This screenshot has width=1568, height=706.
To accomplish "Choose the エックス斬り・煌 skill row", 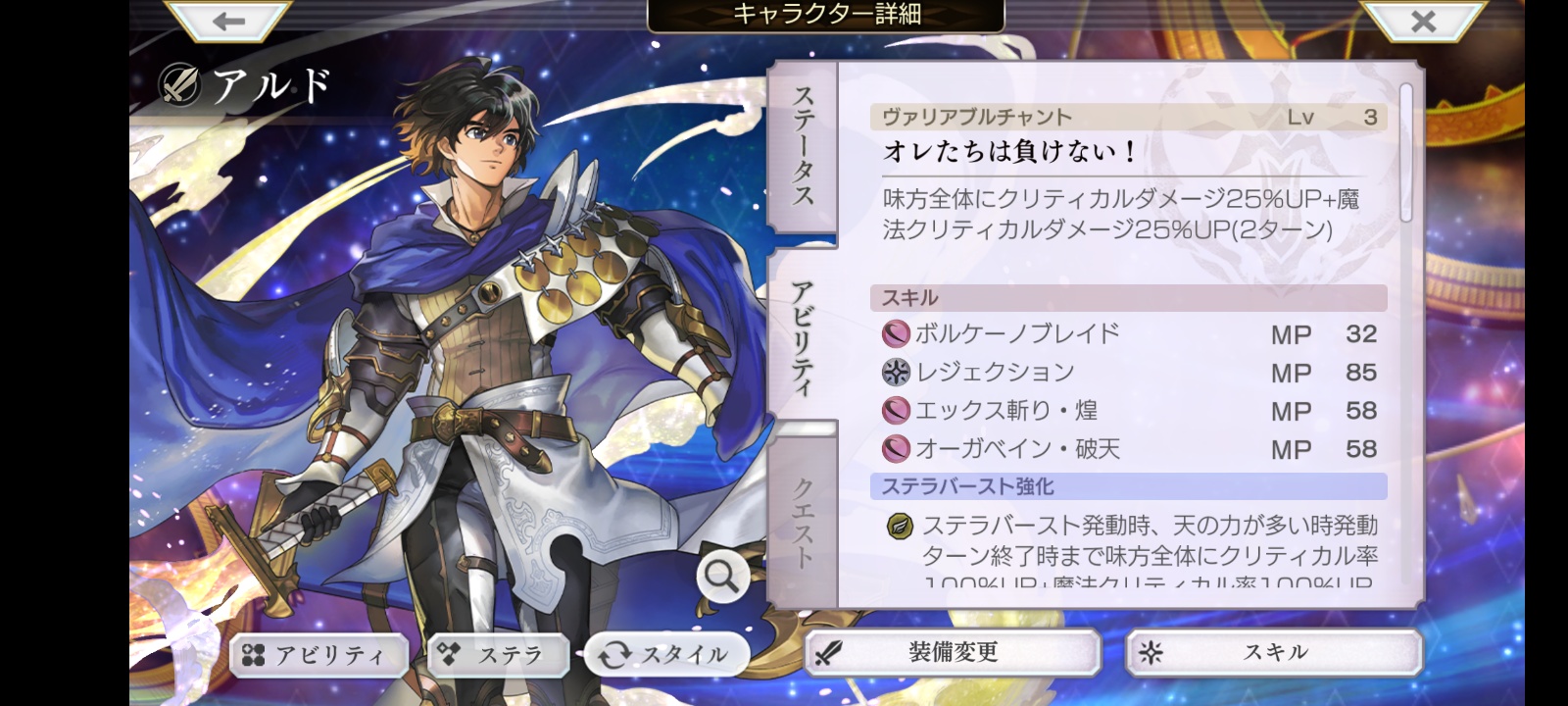I will click(x=1129, y=411).
